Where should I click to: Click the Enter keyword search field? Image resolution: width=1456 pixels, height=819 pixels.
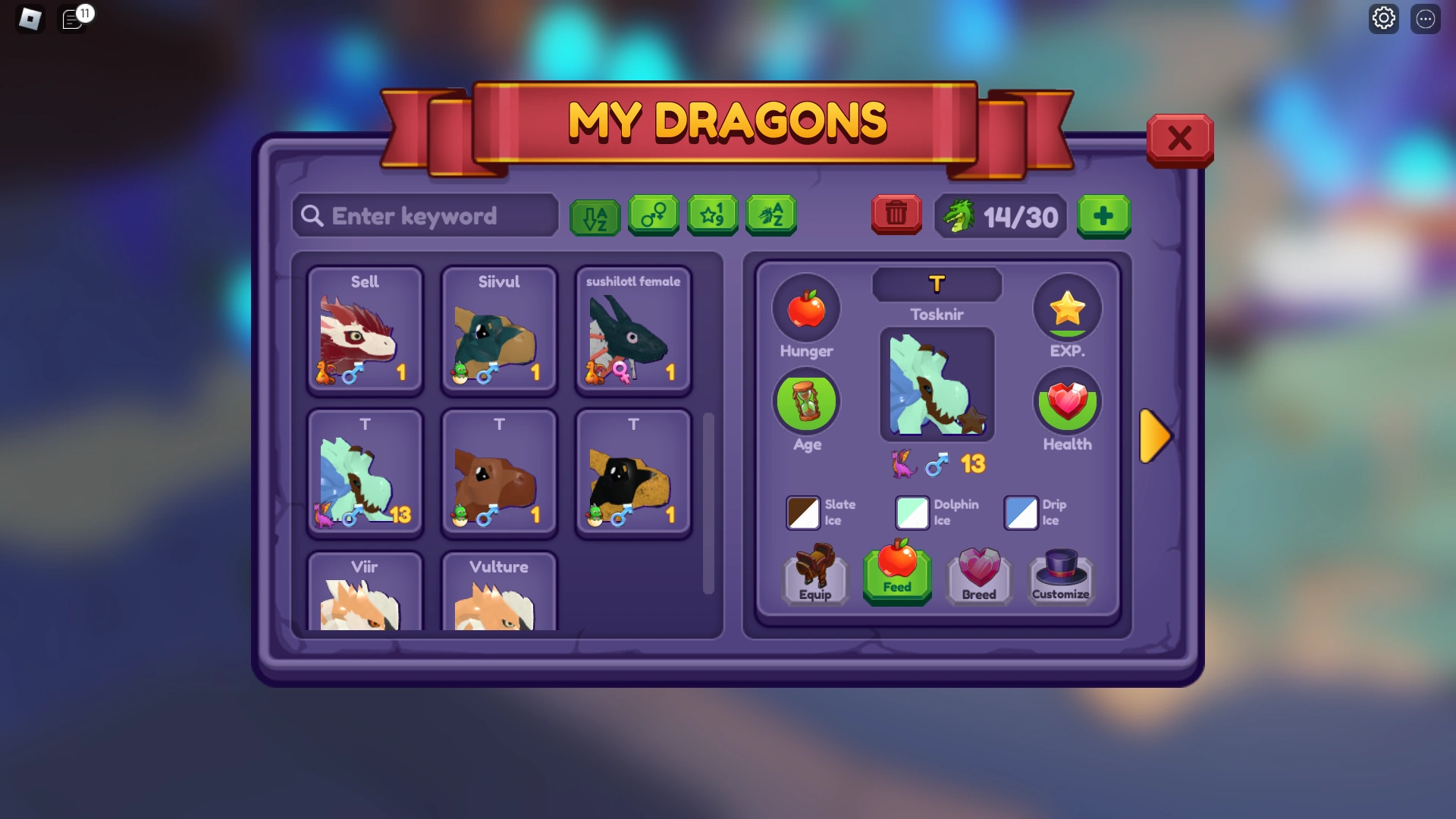click(425, 216)
